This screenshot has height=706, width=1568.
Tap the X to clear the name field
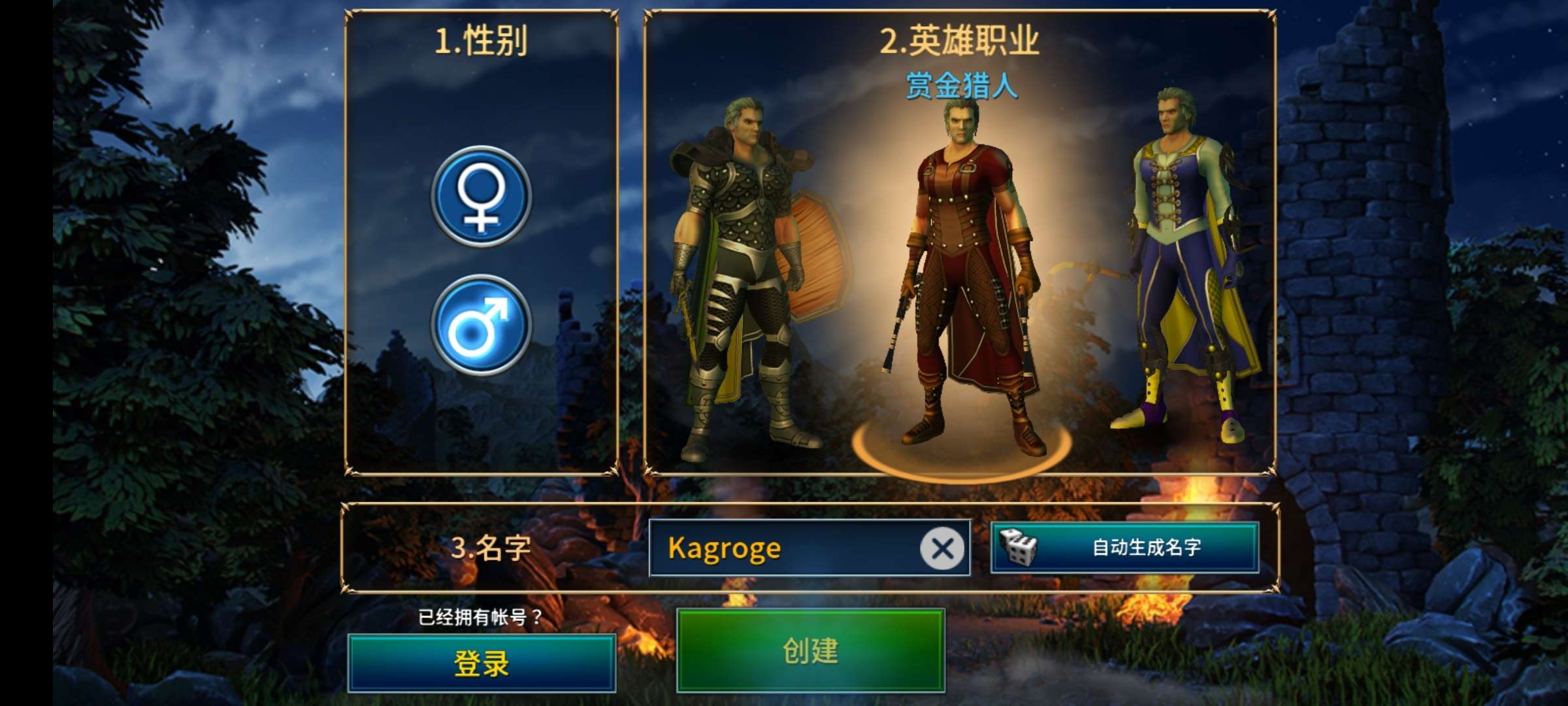[x=942, y=550]
